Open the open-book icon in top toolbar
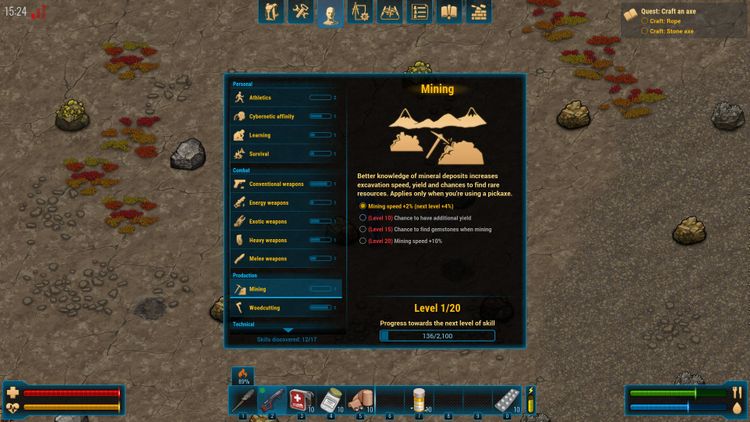This screenshot has width=750, height=422. click(449, 13)
